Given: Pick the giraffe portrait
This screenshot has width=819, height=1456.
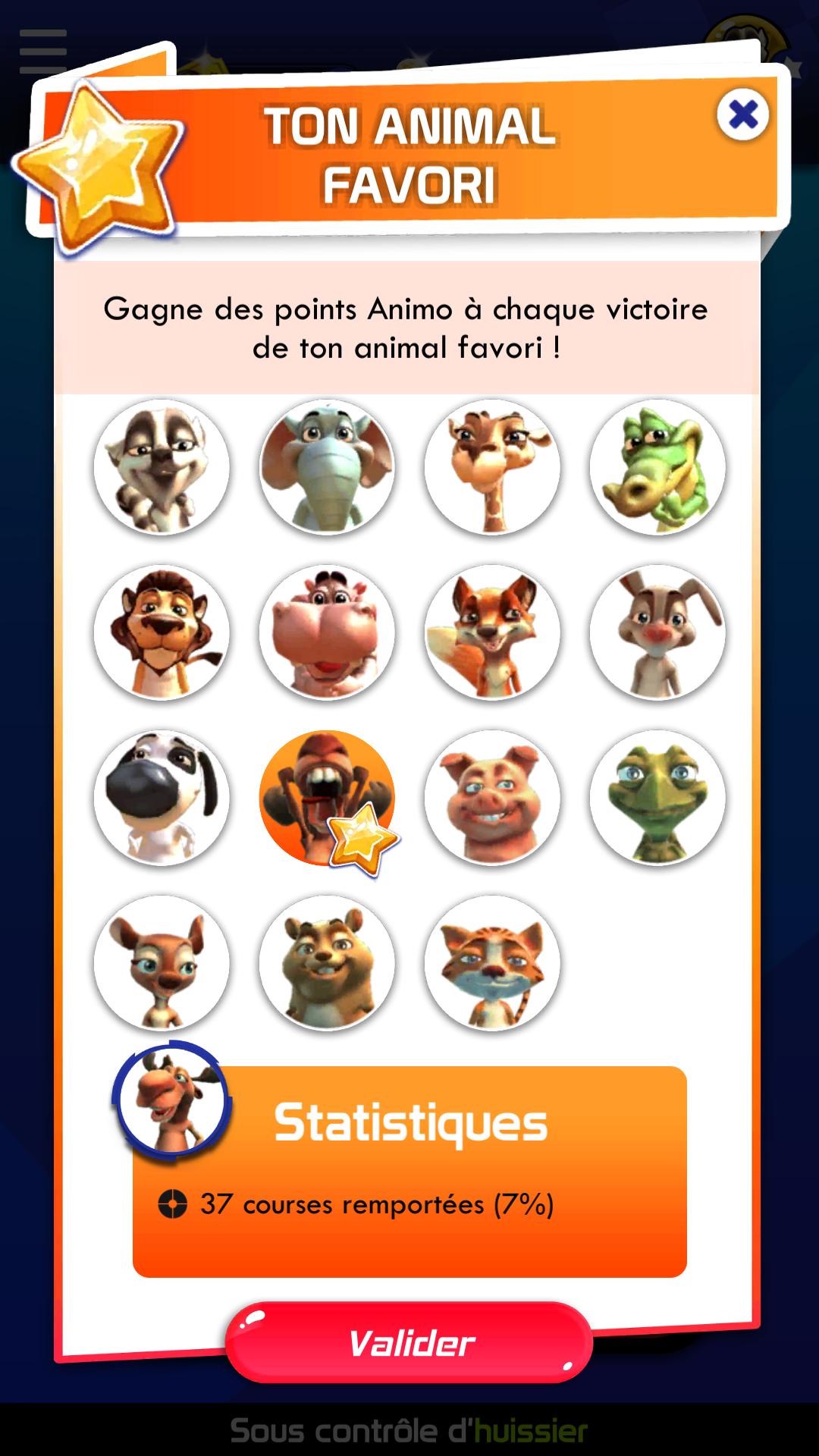Looking at the screenshot, I should [x=492, y=467].
